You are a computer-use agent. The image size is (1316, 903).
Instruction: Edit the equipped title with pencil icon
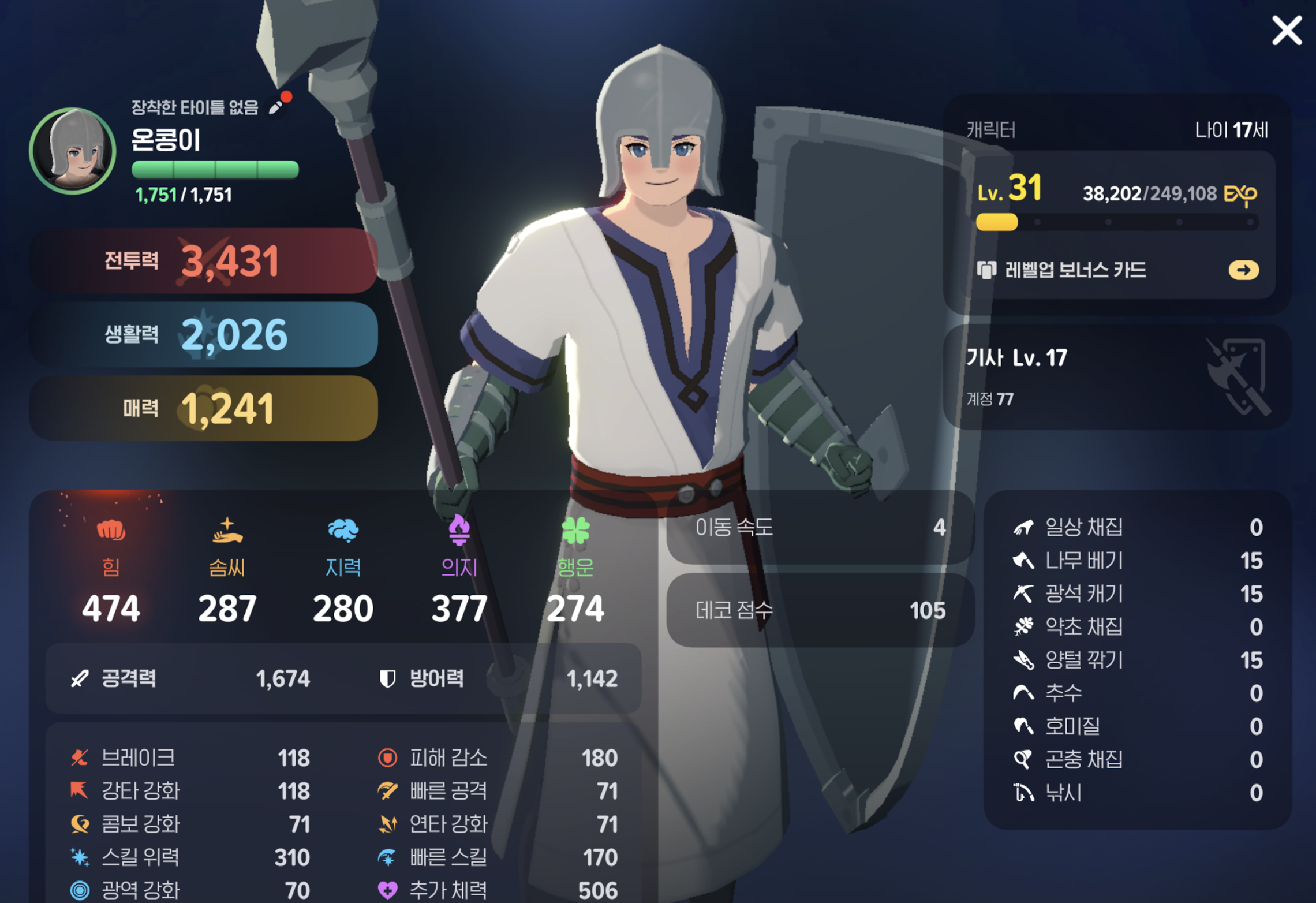pyautogui.click(x=276, y=107)
